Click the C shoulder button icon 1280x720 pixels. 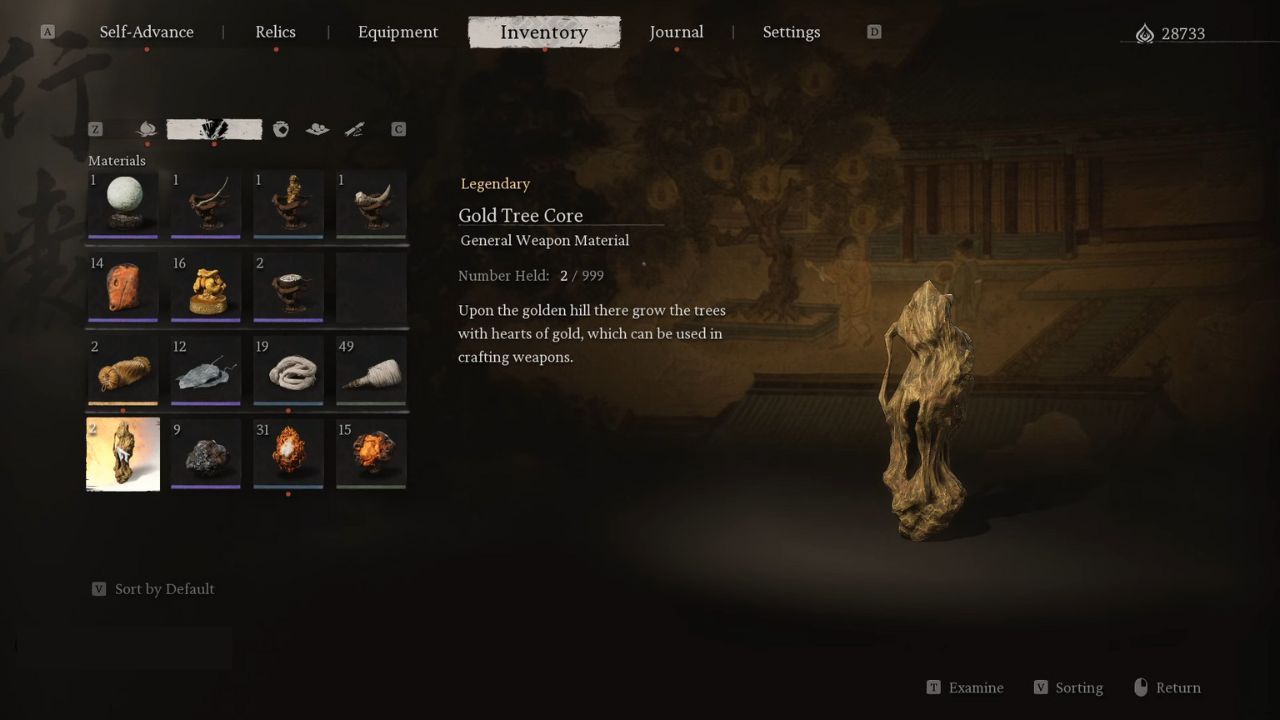coord(398,129)
